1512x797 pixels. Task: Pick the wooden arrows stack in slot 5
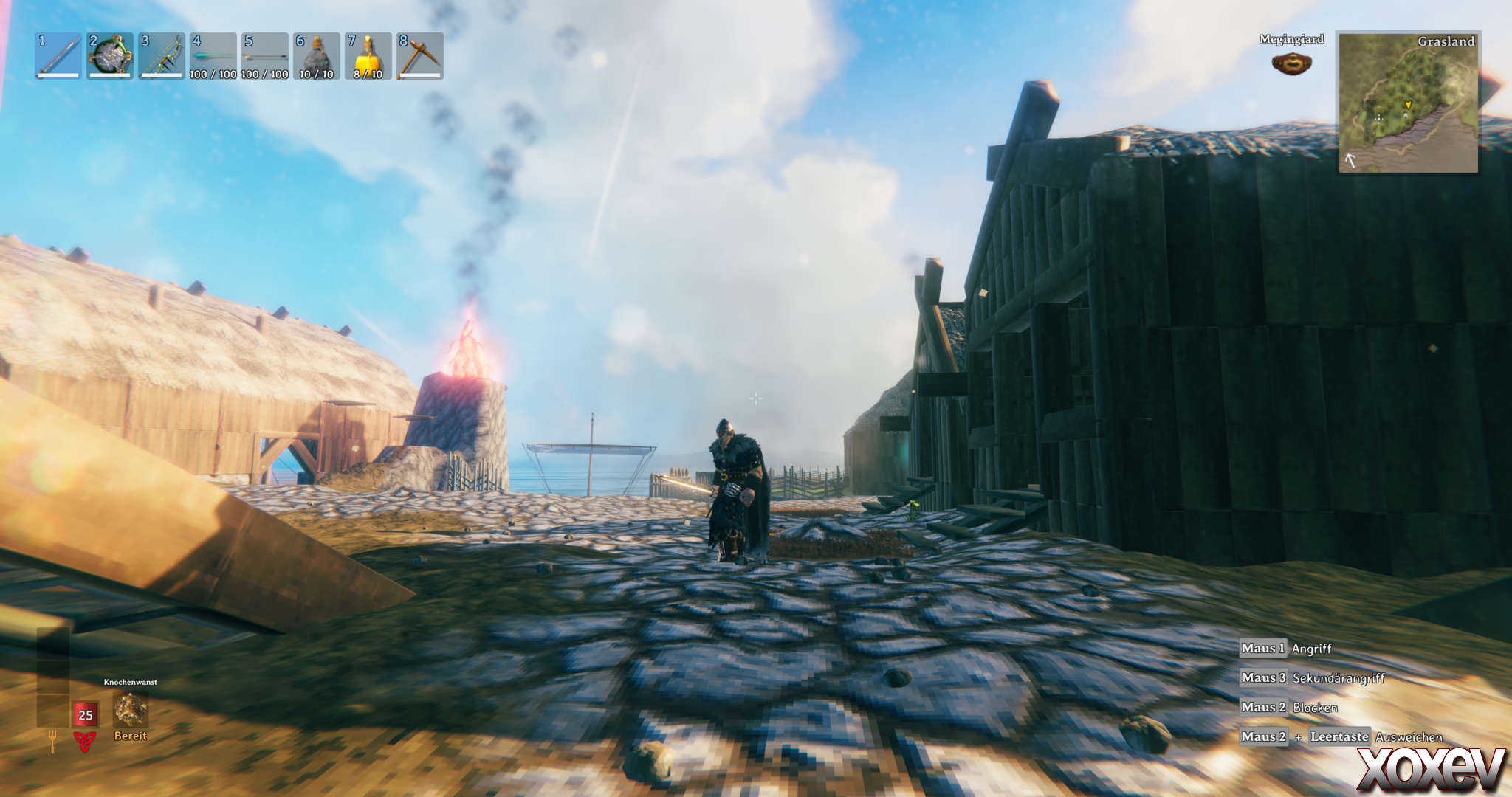(x=265, y=55)
